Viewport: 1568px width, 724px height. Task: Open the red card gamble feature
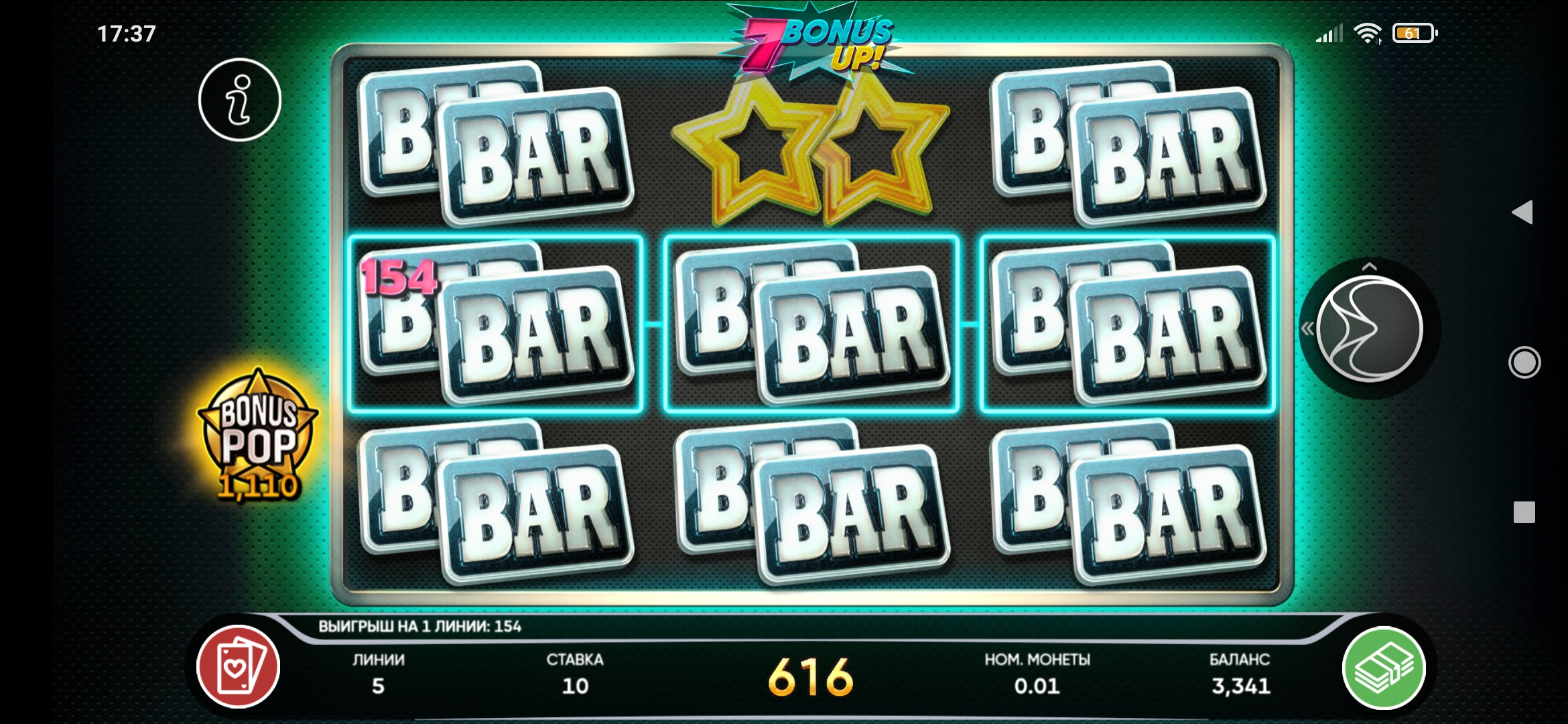click(x=238, y=666)
